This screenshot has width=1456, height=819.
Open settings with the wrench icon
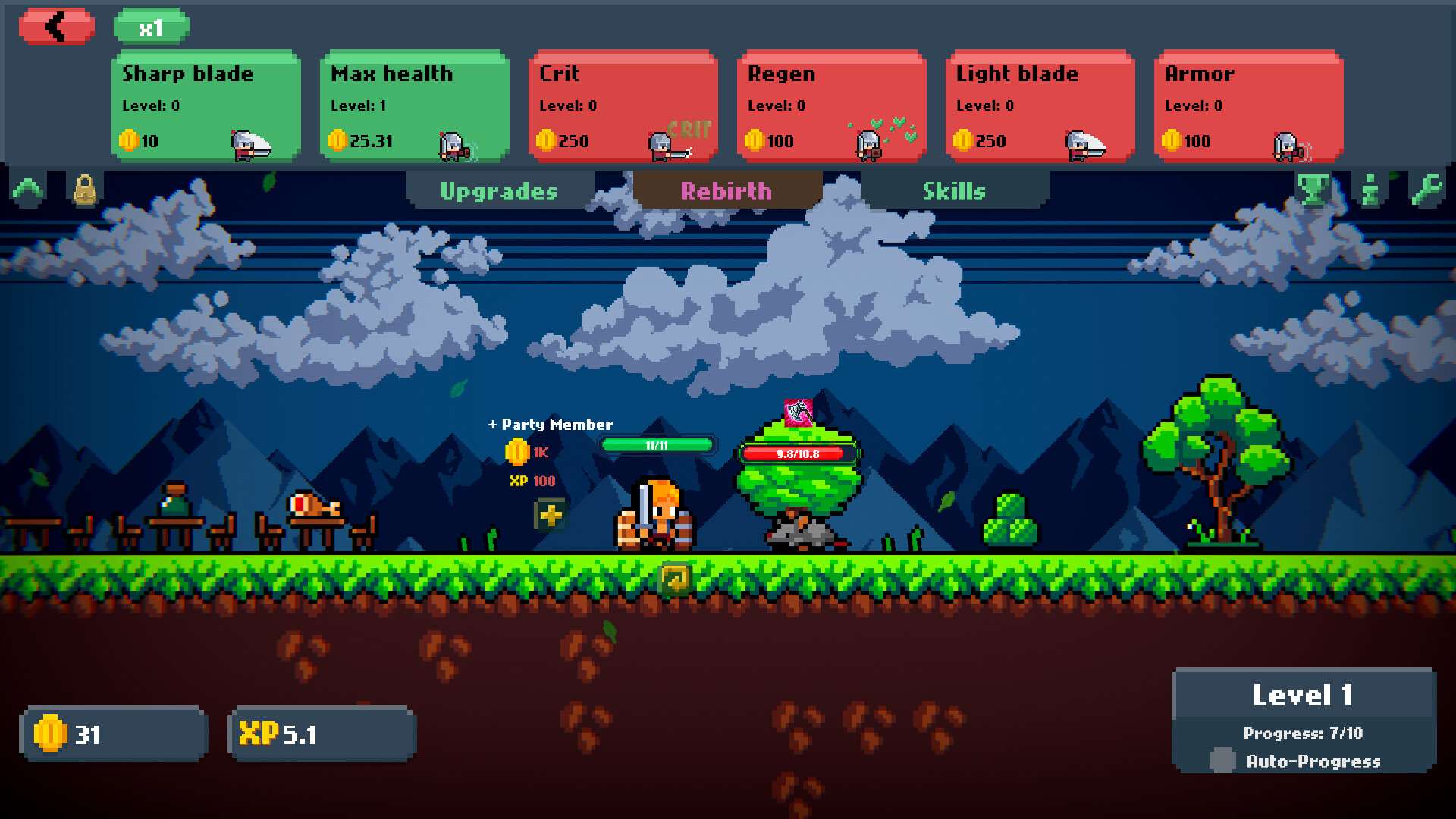coord(1426,190)
